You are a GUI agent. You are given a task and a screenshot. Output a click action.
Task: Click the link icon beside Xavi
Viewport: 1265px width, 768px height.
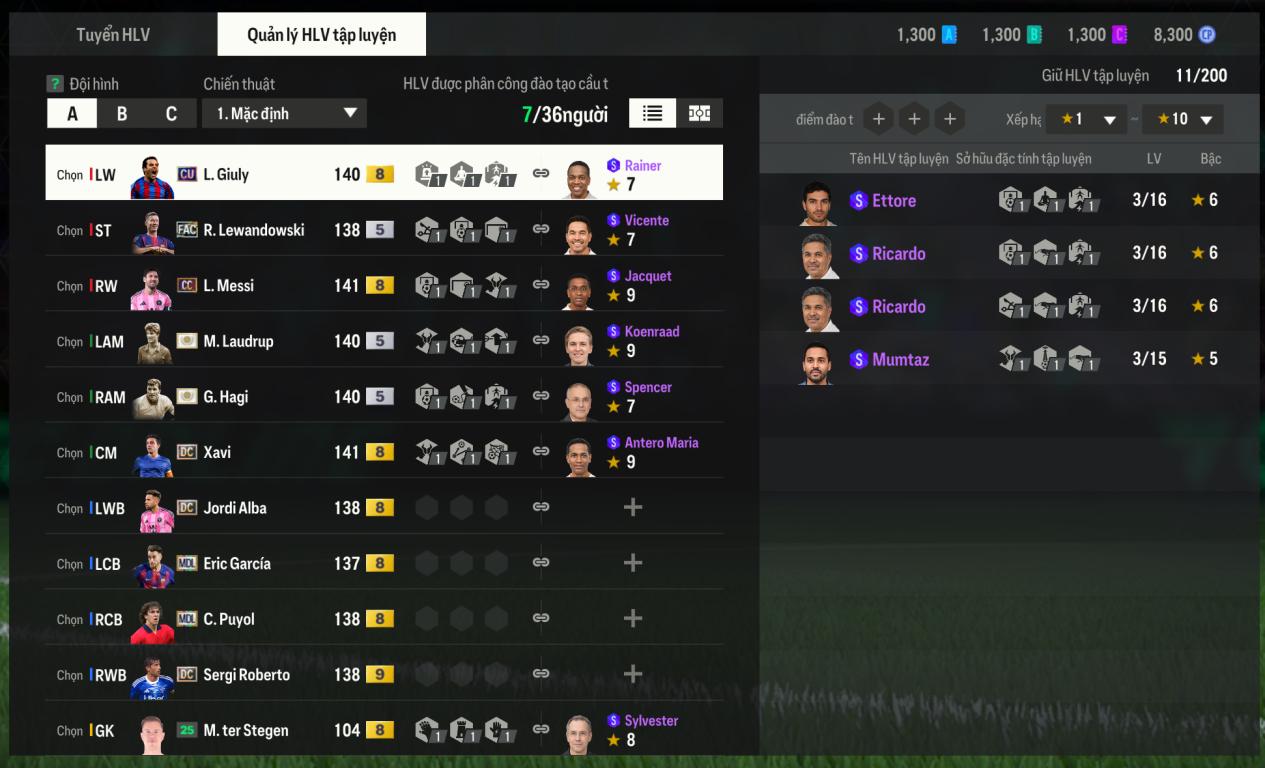click(541, 452)
